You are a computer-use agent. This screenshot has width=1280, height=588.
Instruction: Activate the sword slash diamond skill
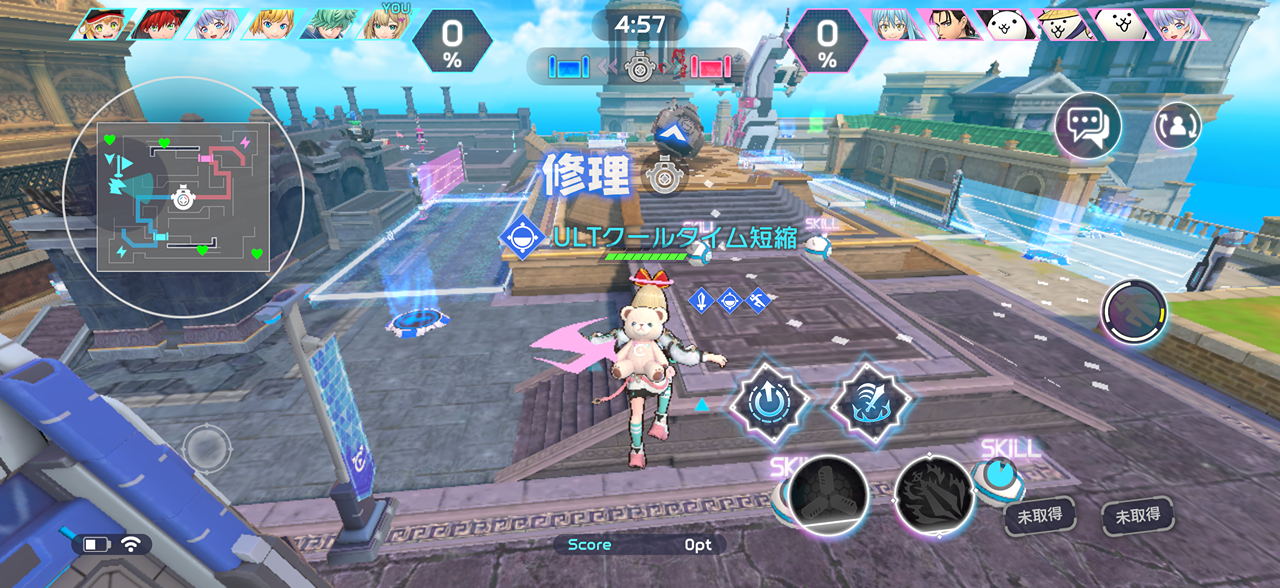coord(870,403)
